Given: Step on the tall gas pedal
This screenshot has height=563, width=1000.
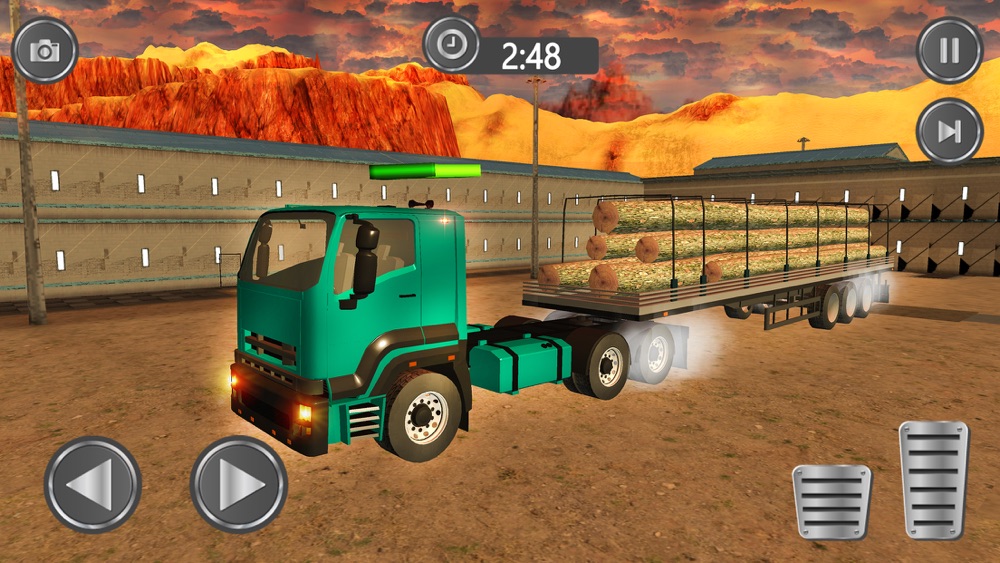Looking at the screenshot, I should tap(934, 480).
